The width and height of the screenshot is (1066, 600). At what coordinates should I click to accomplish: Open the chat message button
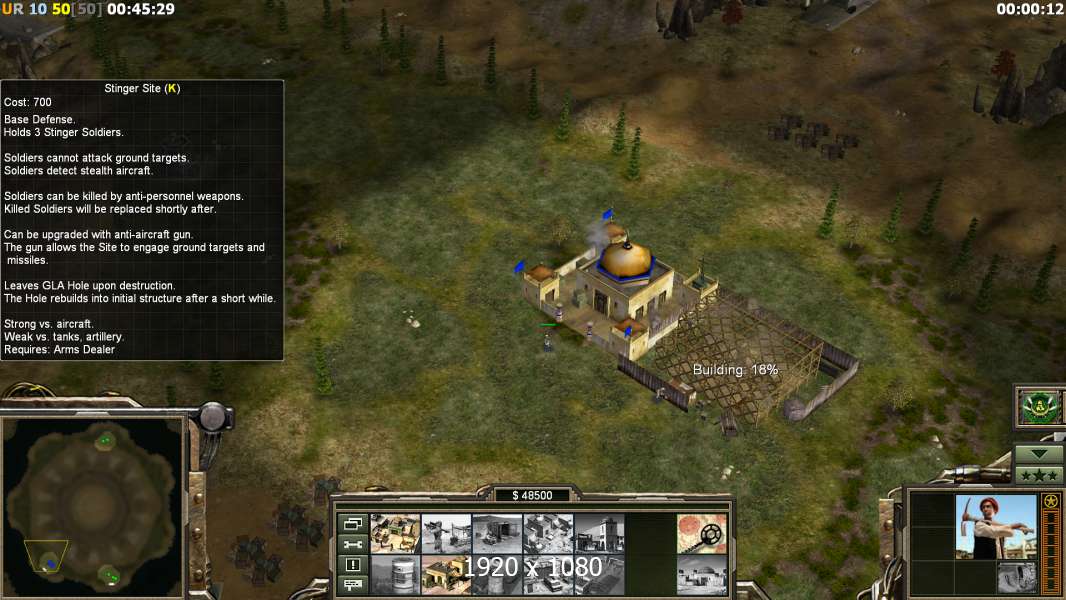tap(352, 585)
